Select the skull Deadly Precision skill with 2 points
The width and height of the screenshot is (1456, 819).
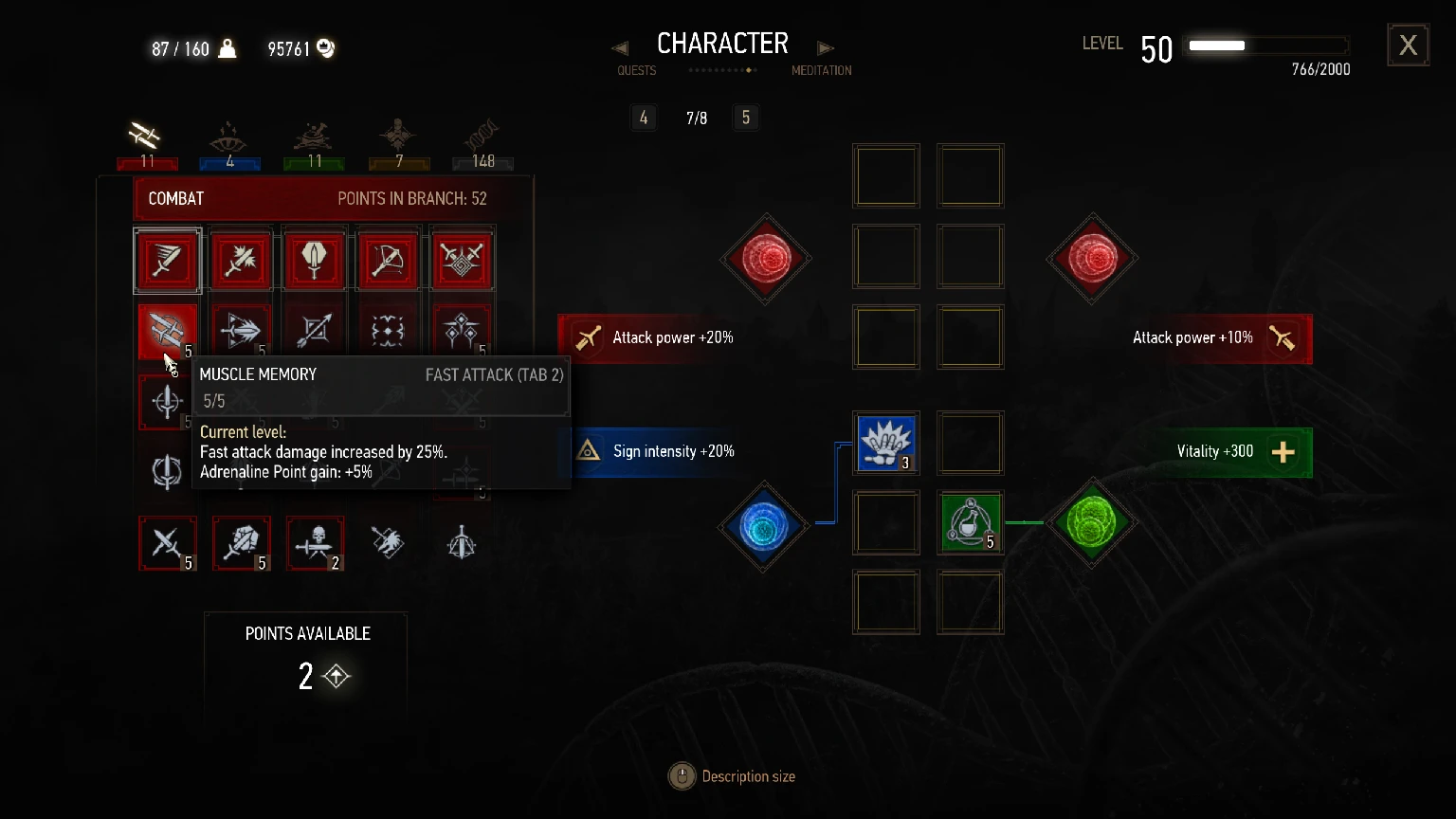(314, 543)
